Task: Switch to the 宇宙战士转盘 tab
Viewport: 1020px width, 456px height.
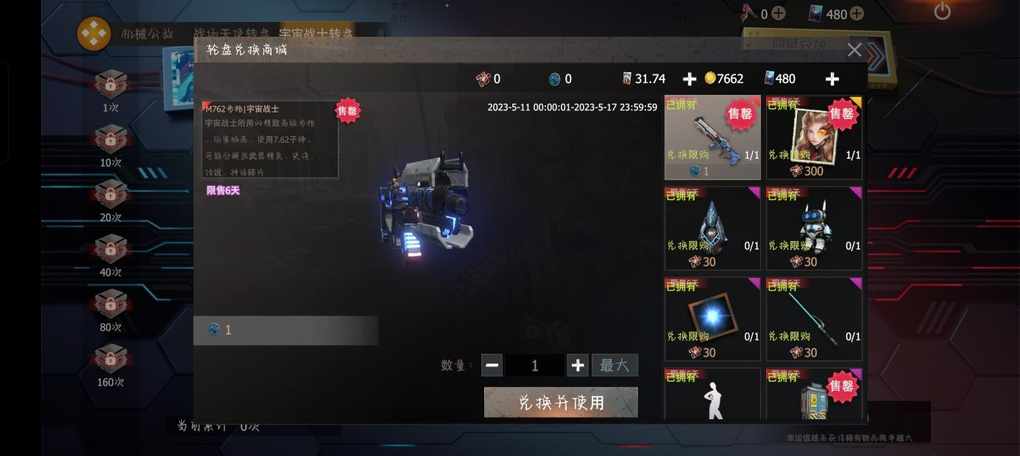Action: 317,34
